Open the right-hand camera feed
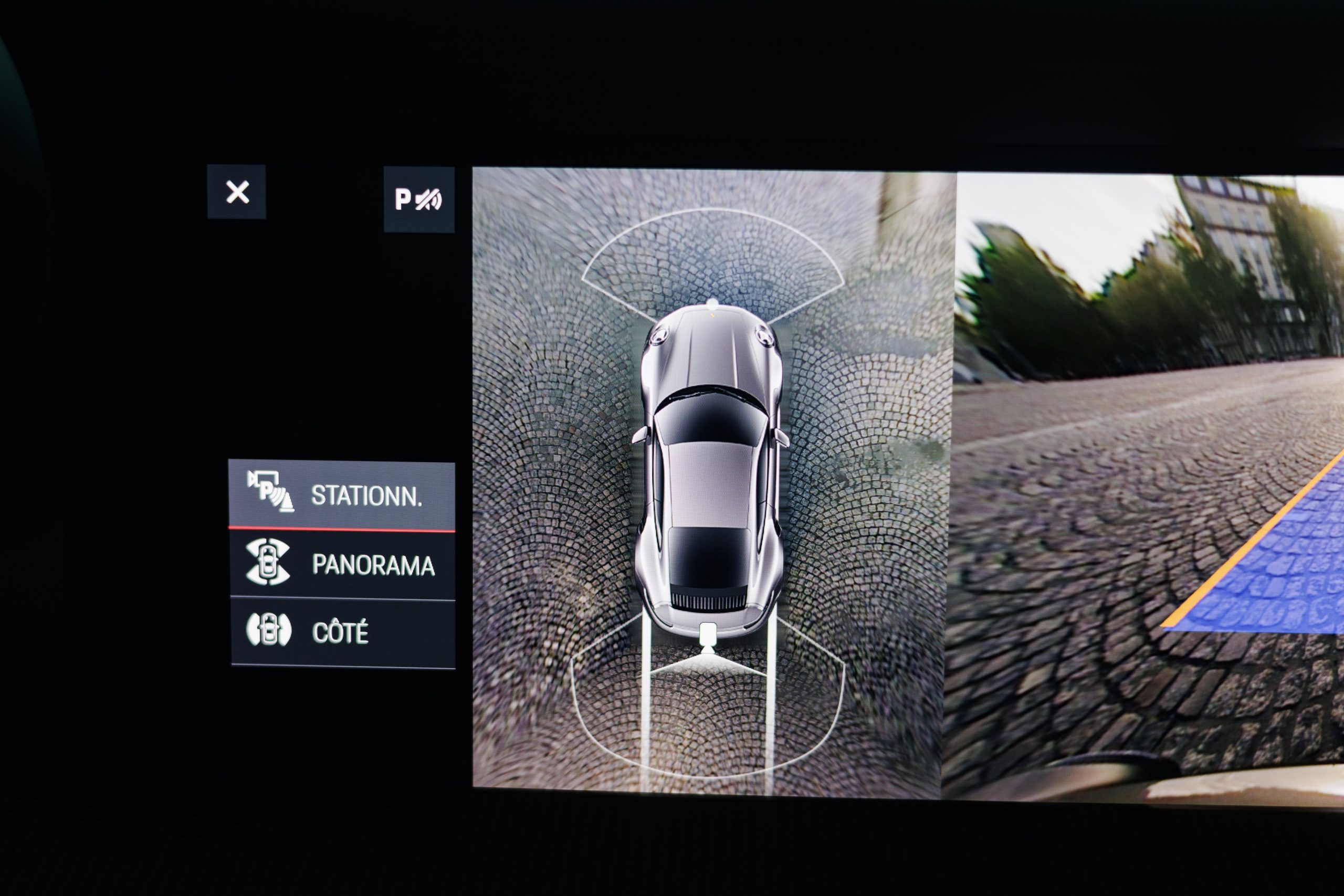The width and height of the screenshot is (1344, 896). 1149,486
